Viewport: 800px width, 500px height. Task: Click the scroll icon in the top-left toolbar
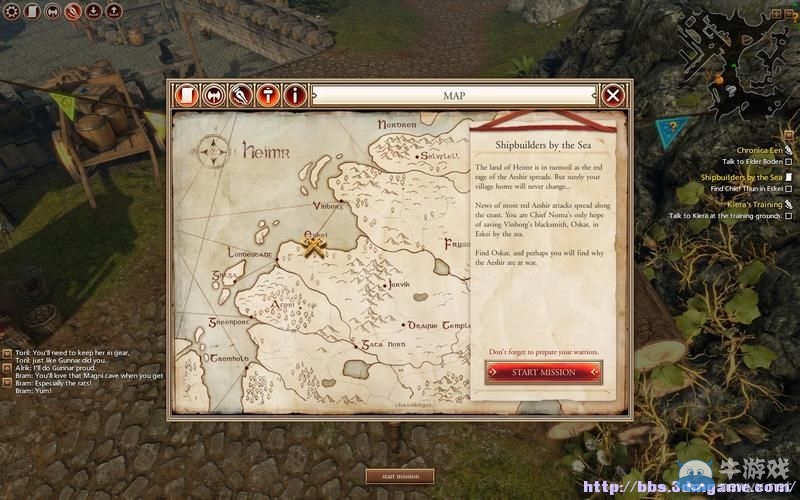[x=32, y=12]
